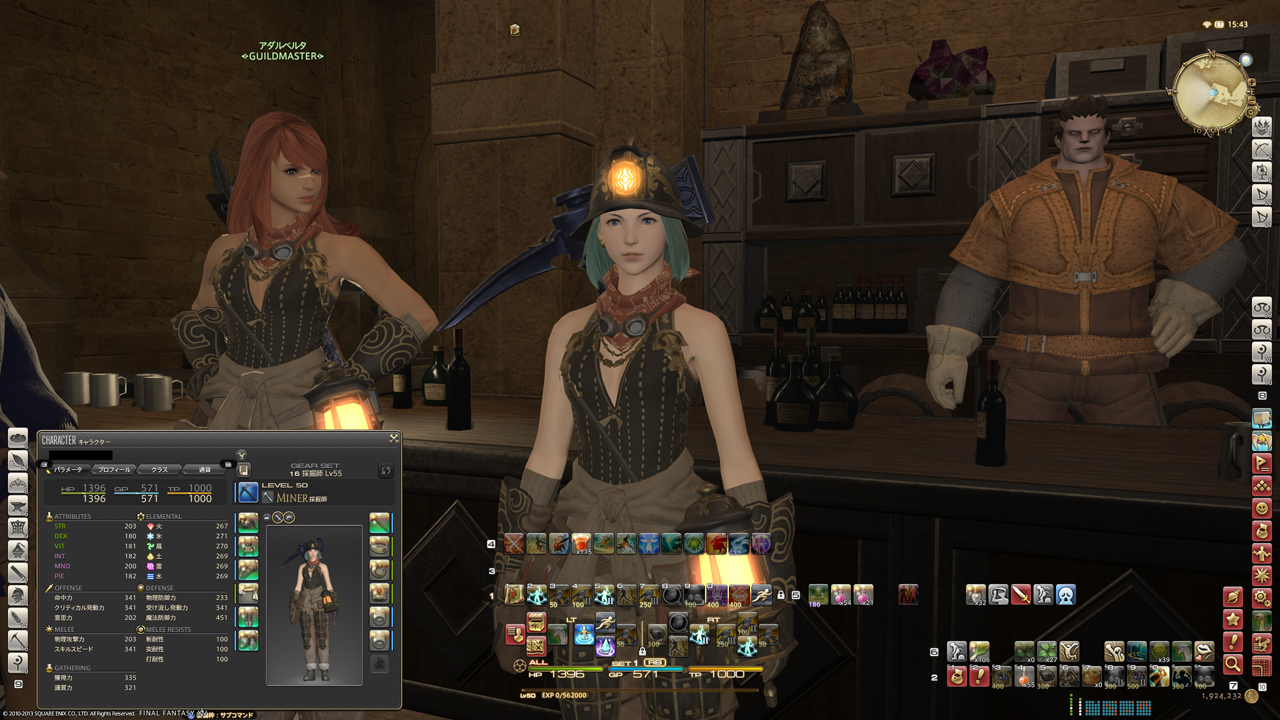Select the pink potion stack x54
1280x720 pixels.
841,595
